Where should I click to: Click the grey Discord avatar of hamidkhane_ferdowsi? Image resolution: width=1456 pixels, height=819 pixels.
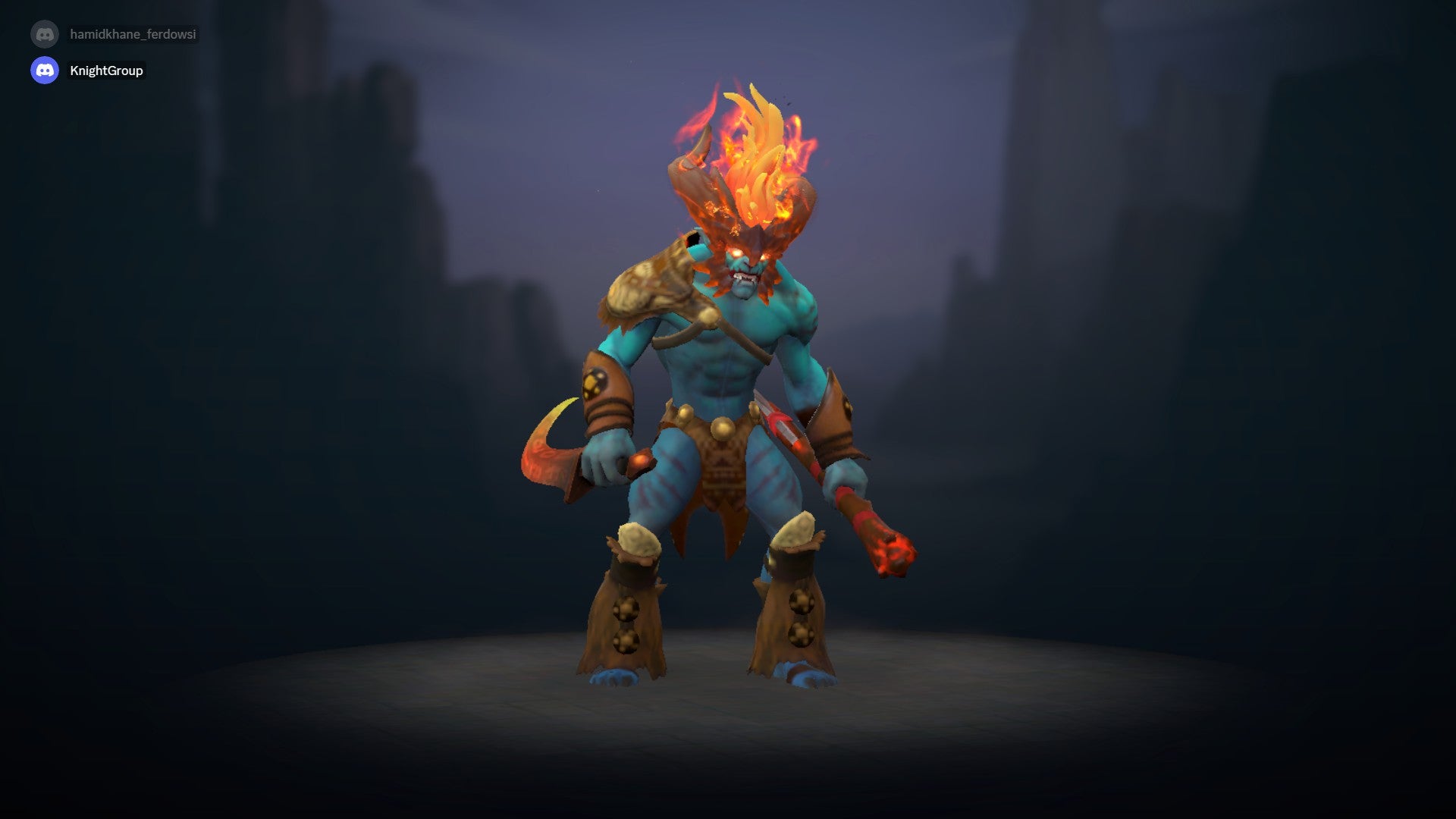pos(45,33)
